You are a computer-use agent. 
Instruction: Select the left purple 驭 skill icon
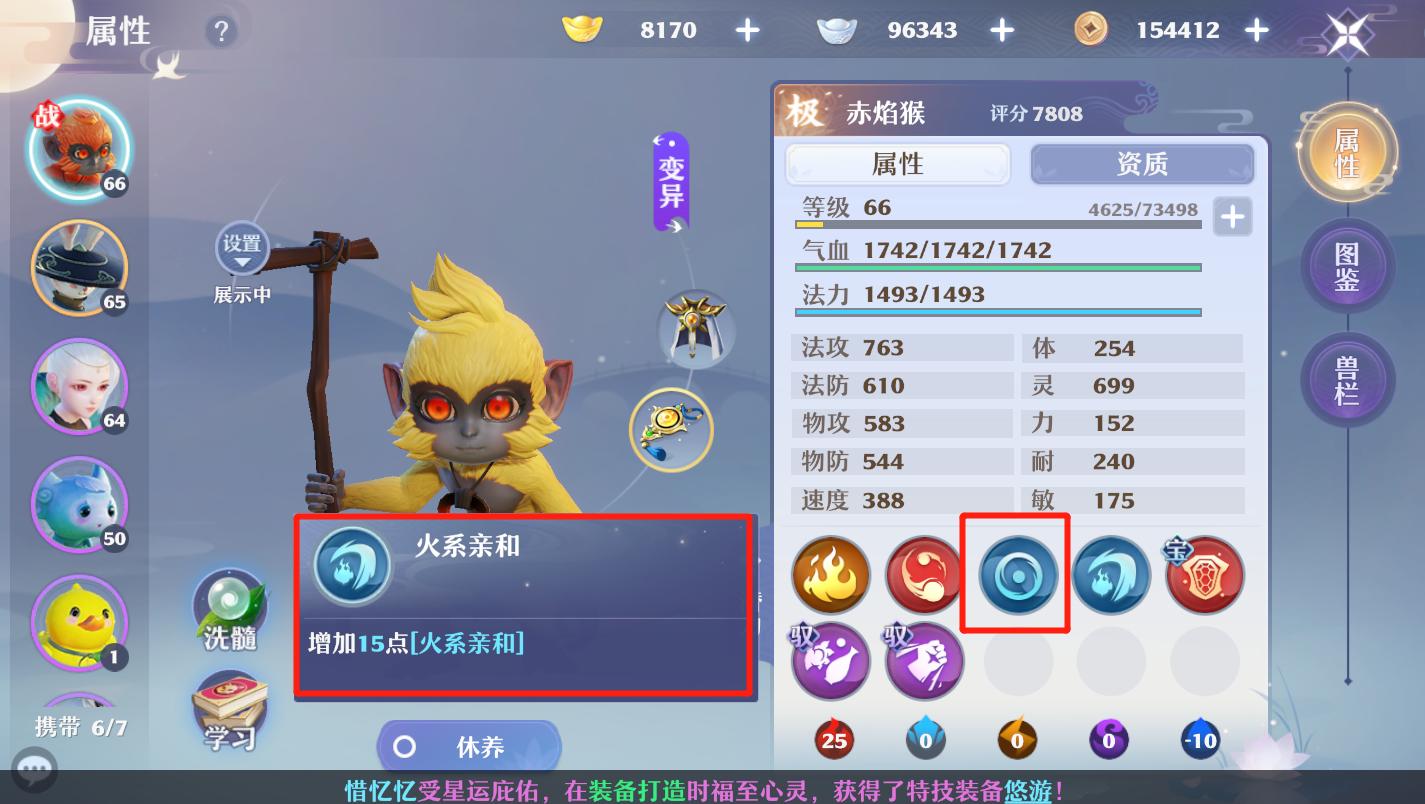830,660
